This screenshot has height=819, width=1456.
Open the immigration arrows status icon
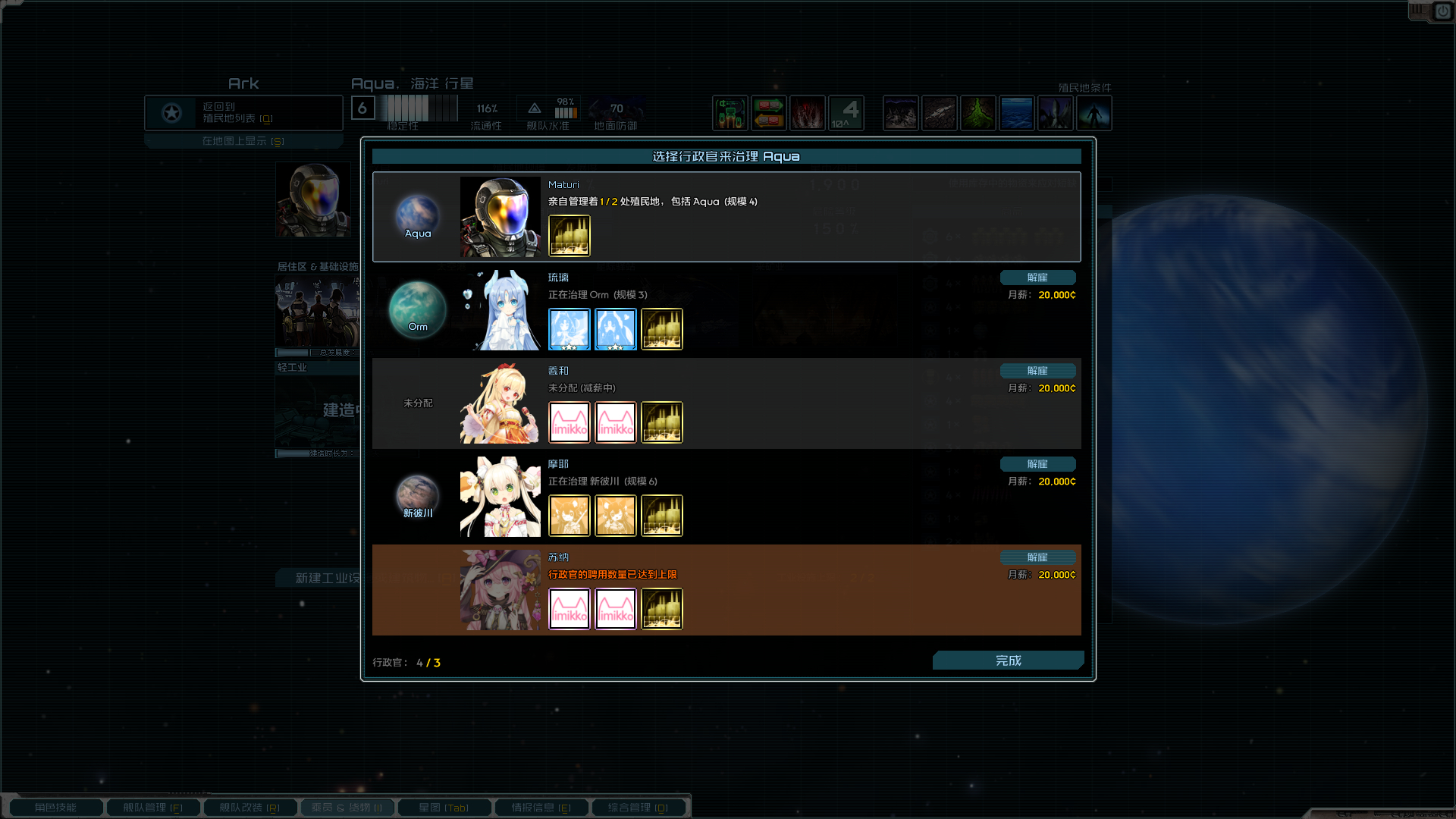(x=768, y=112)
